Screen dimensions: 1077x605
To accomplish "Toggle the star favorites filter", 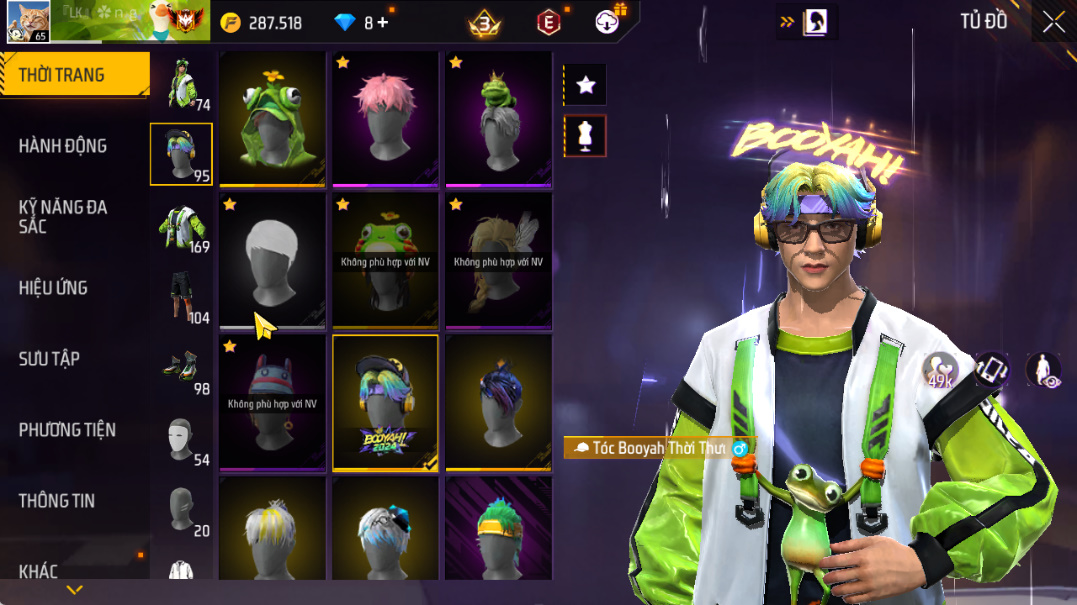I will point(586,86).
